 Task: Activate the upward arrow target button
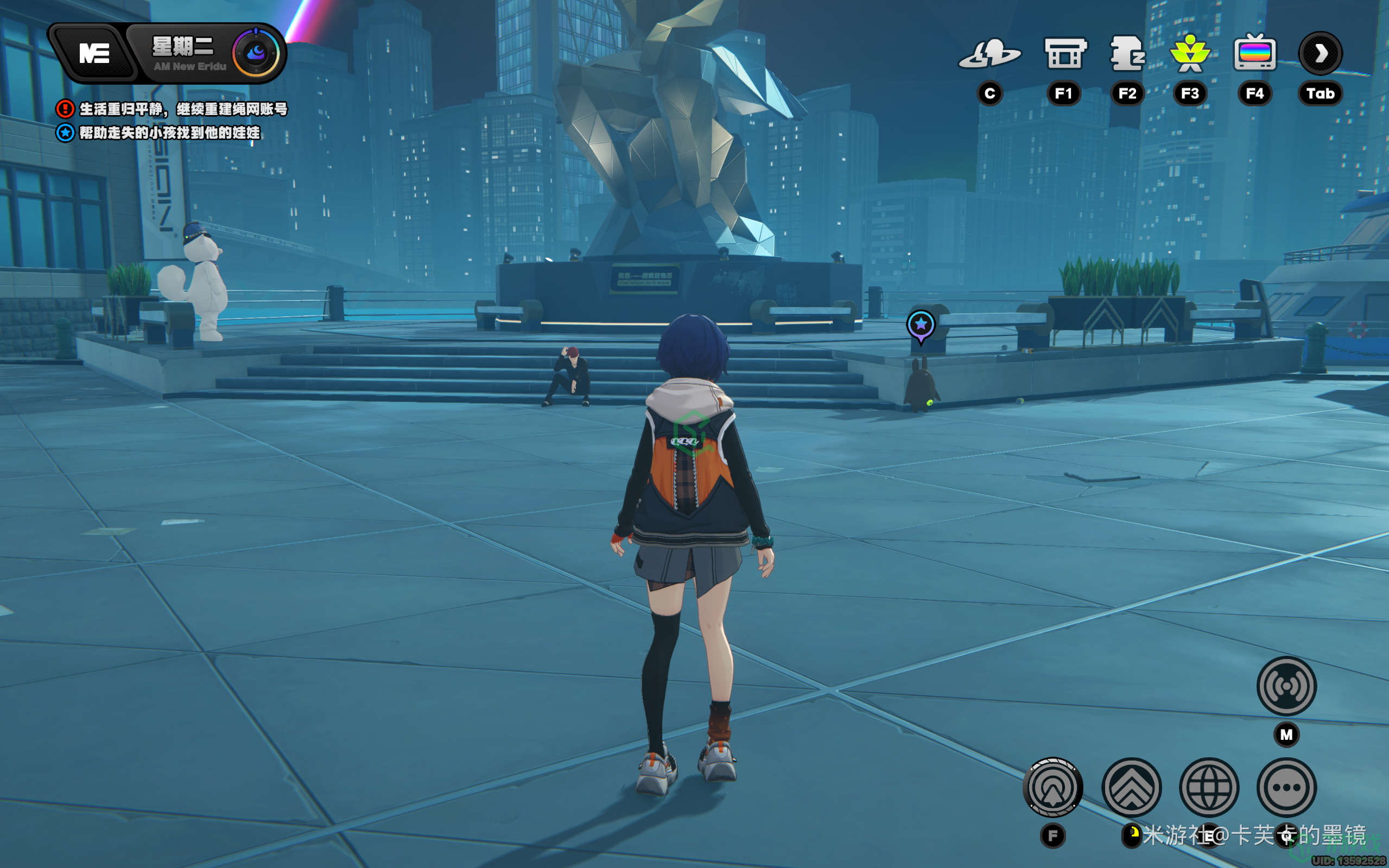[1052, 788]
